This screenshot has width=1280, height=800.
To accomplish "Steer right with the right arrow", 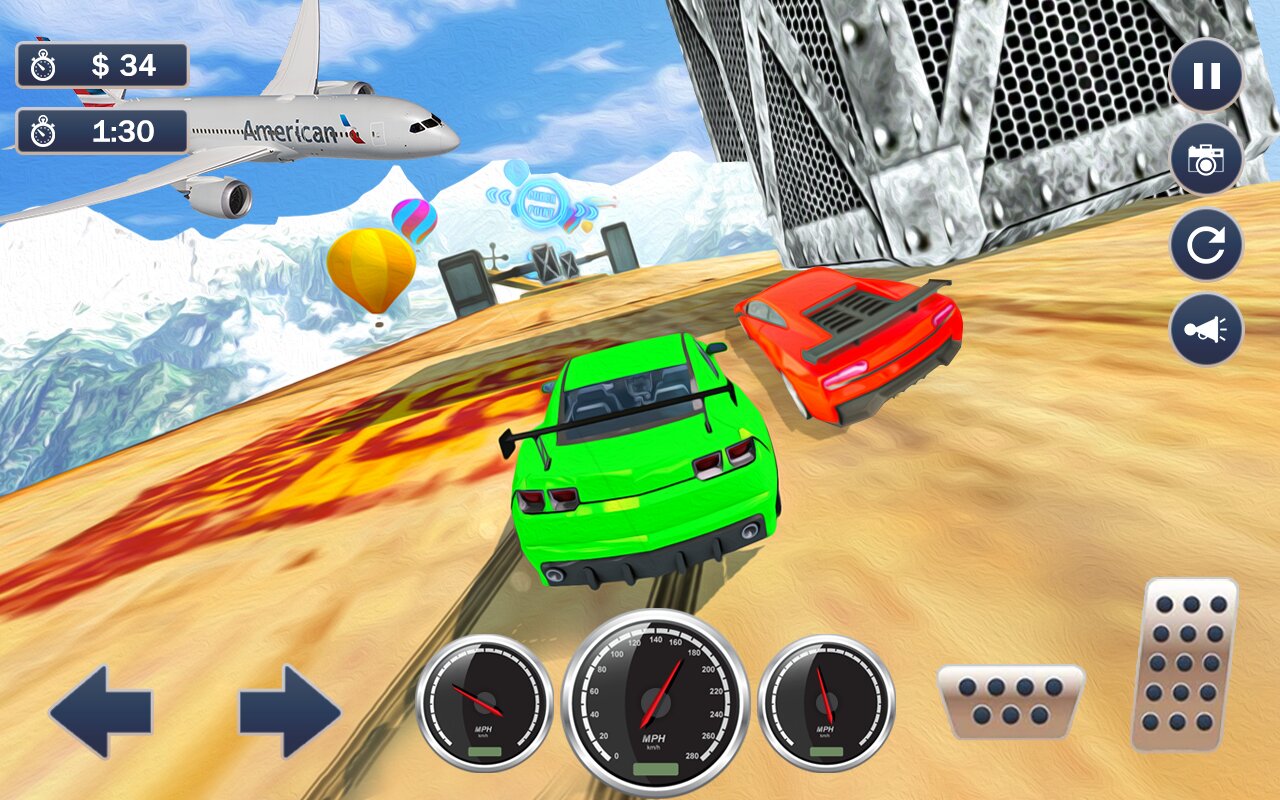I will [289, 712].
